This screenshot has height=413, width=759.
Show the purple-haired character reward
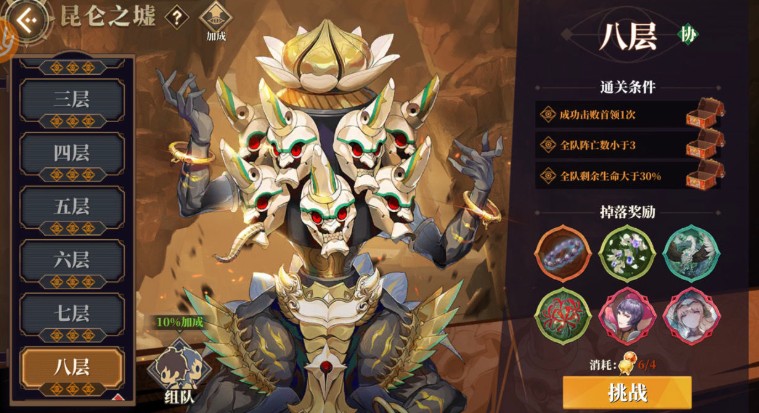[626, 314]
